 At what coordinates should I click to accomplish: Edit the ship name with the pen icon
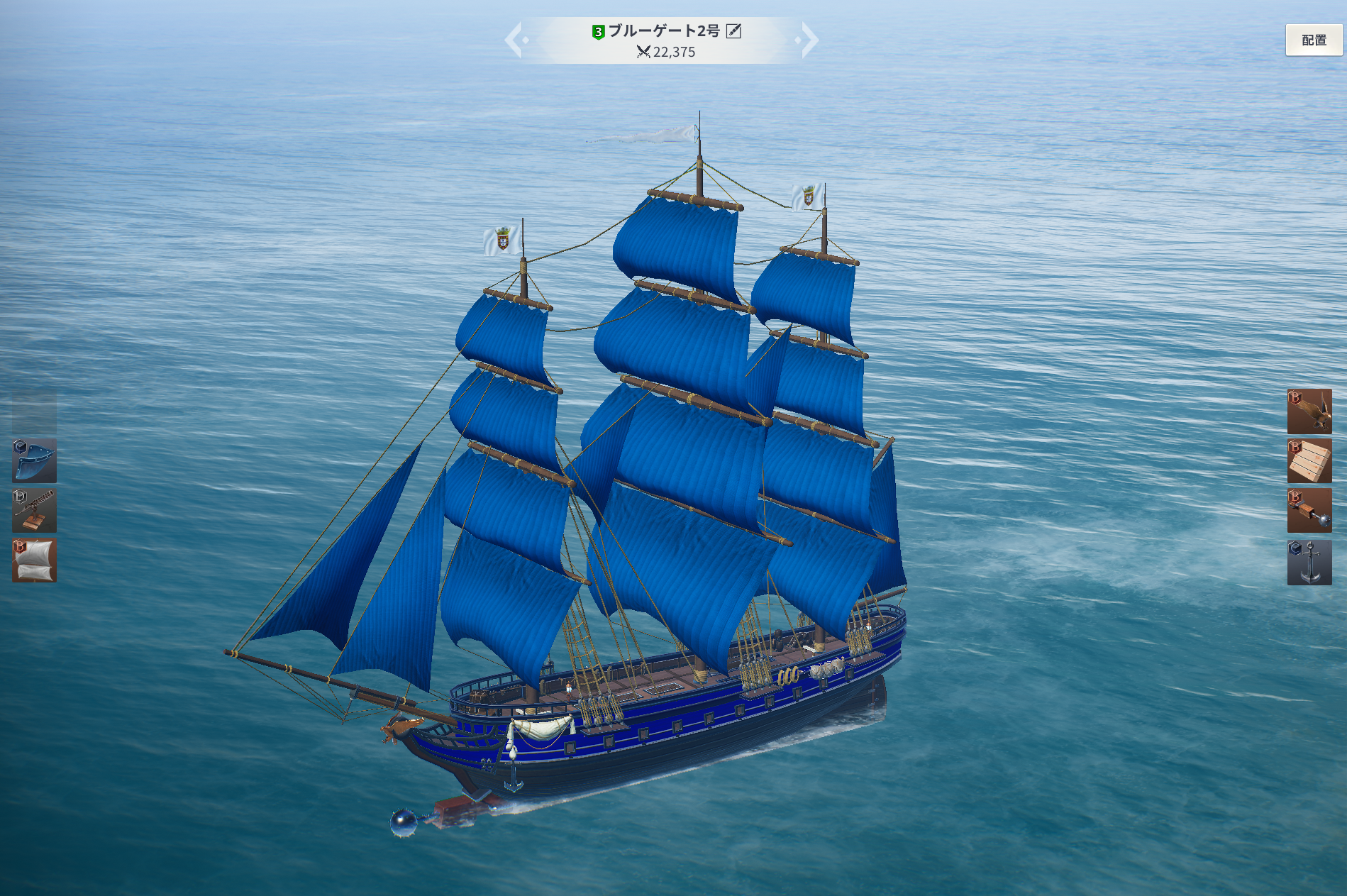point(733,31)
